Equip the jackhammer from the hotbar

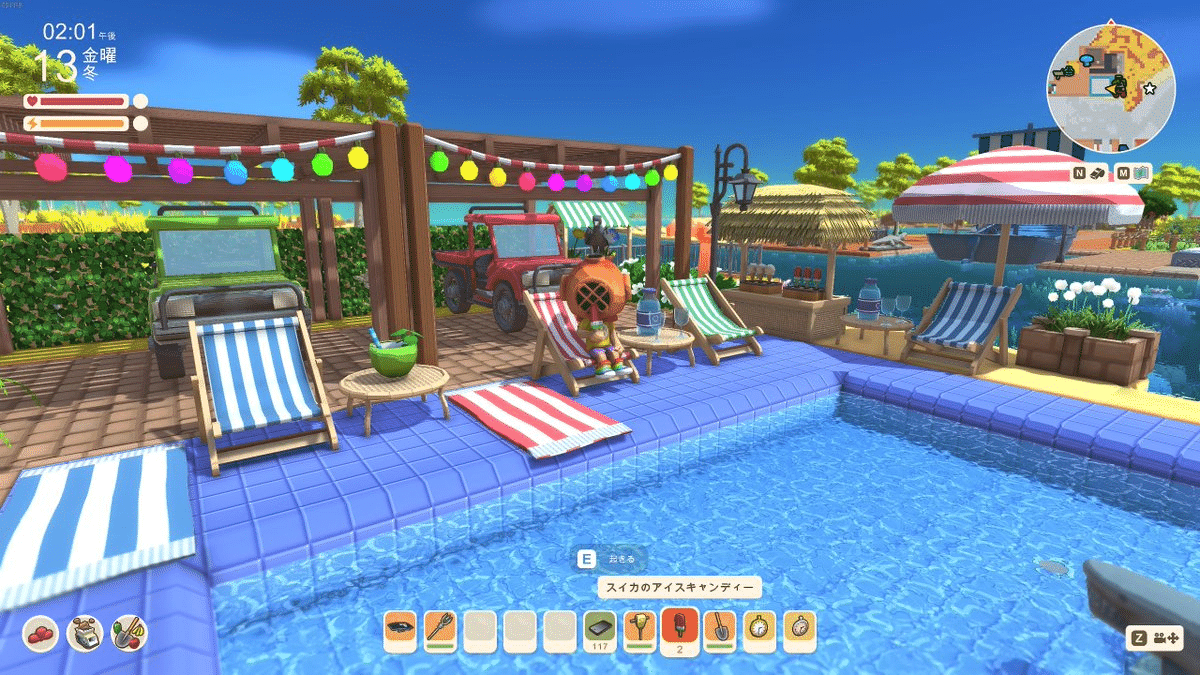(639, 628)
